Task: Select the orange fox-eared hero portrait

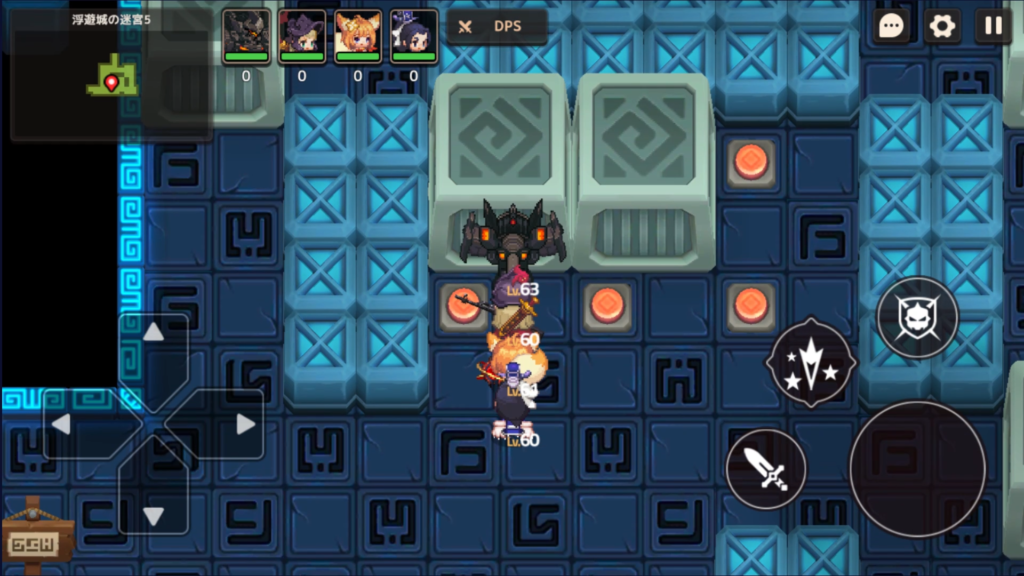Action: point(358,37)
